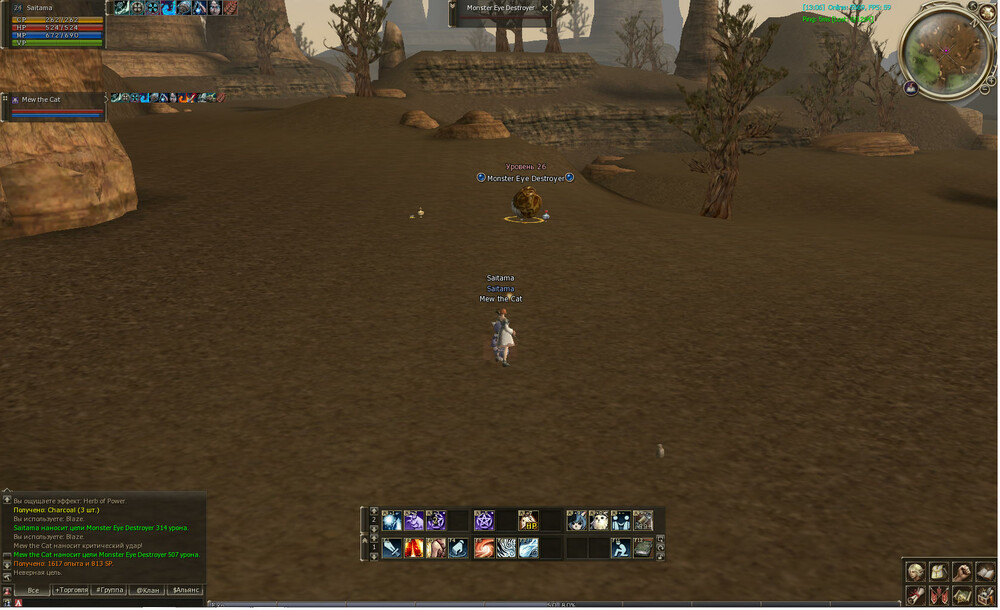Close the Monster Eye Destroyer target window
This screenshot has width=1000, height=610.
tap(545, 8)
